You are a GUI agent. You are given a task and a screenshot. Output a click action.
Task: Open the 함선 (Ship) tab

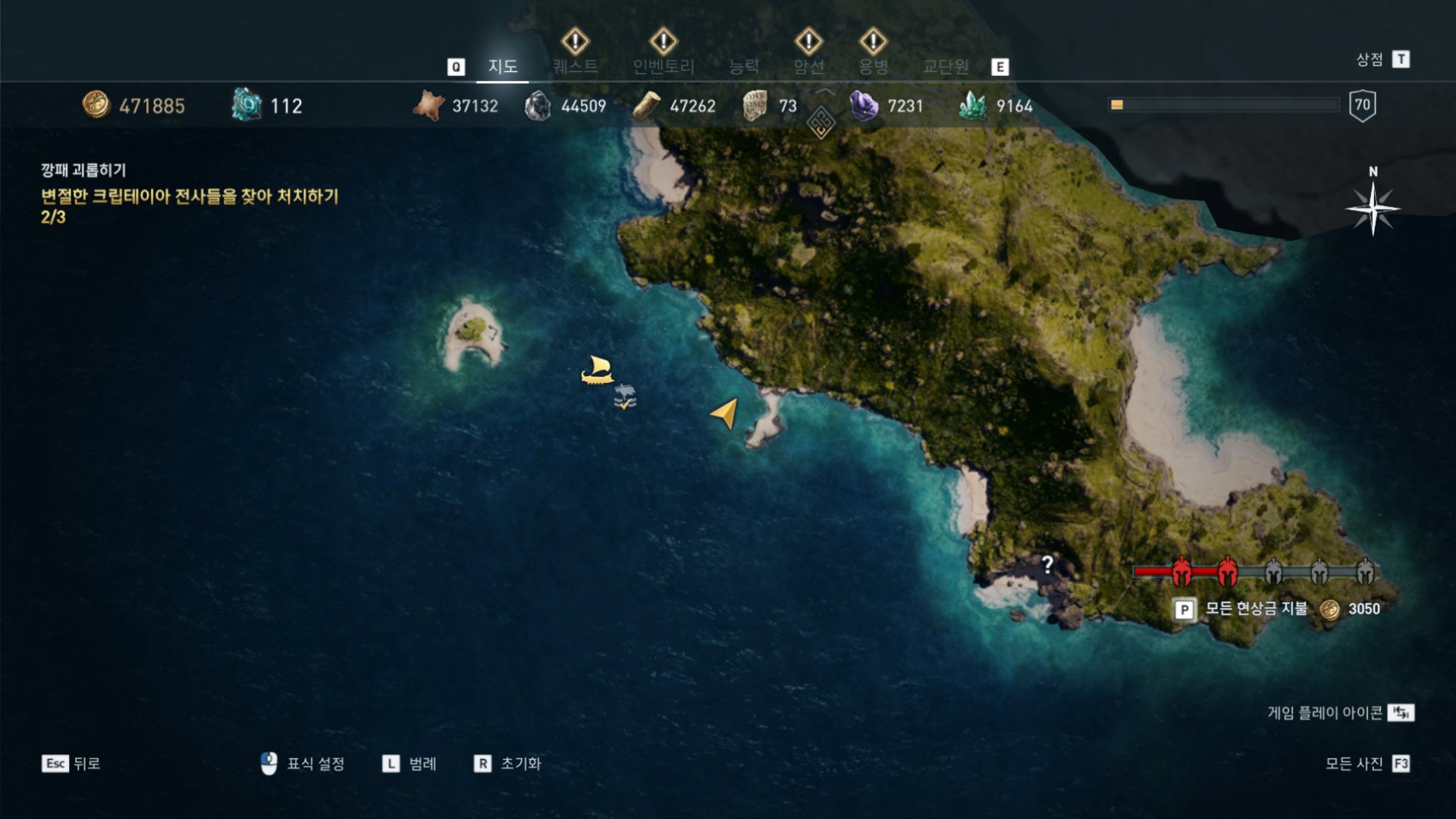[x=808, y=67]
